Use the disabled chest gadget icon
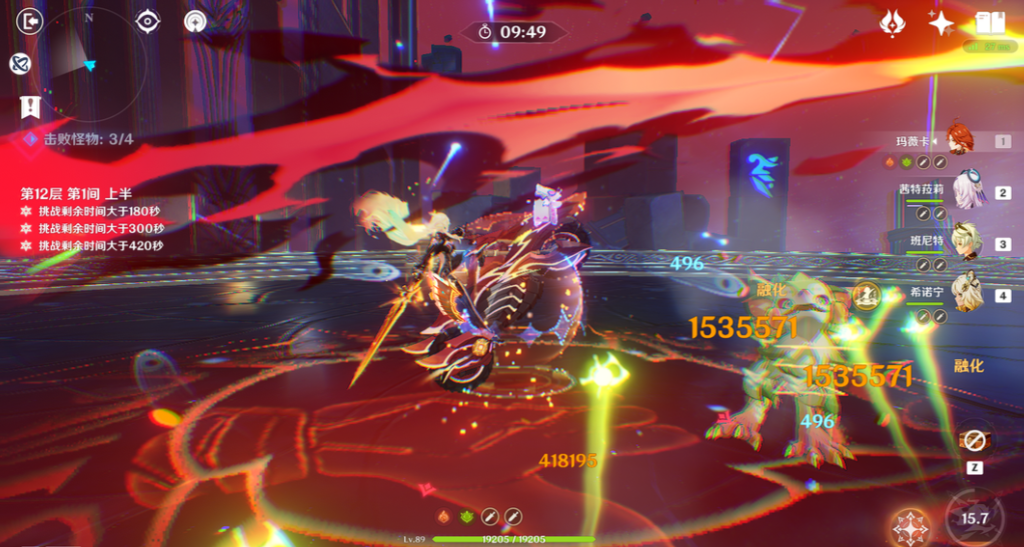 pos(974,440)
